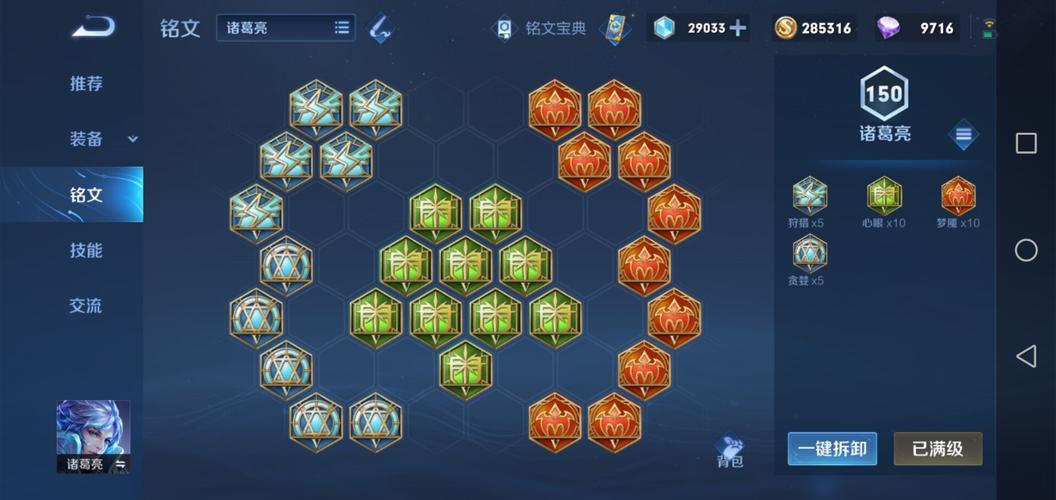Select 狩猎 x5 rune summary
This screenshot has height=500, width=1056.
tap(809, 197)
